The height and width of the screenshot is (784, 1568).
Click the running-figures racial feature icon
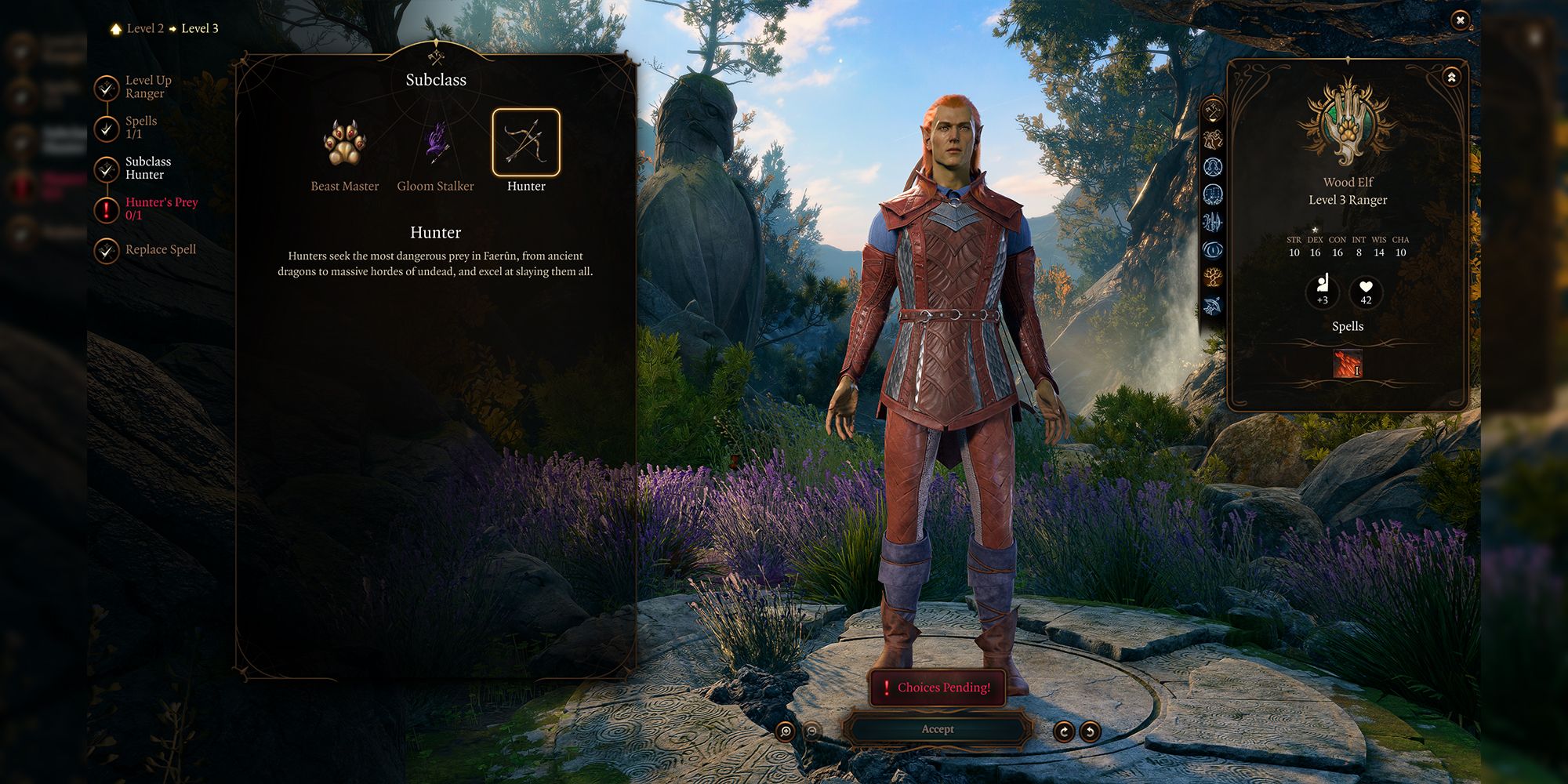coord(1213,138)
